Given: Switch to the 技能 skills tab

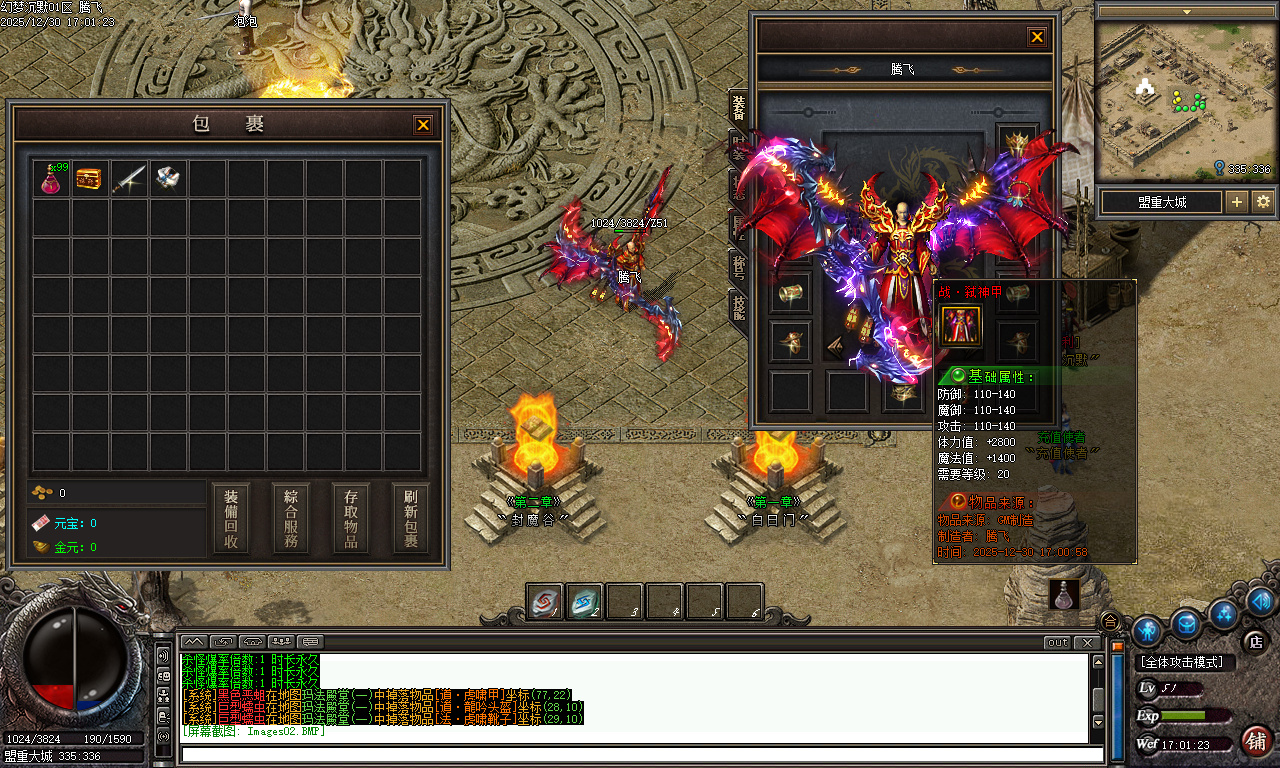Looking at the screenshot, I should point(739,305).
